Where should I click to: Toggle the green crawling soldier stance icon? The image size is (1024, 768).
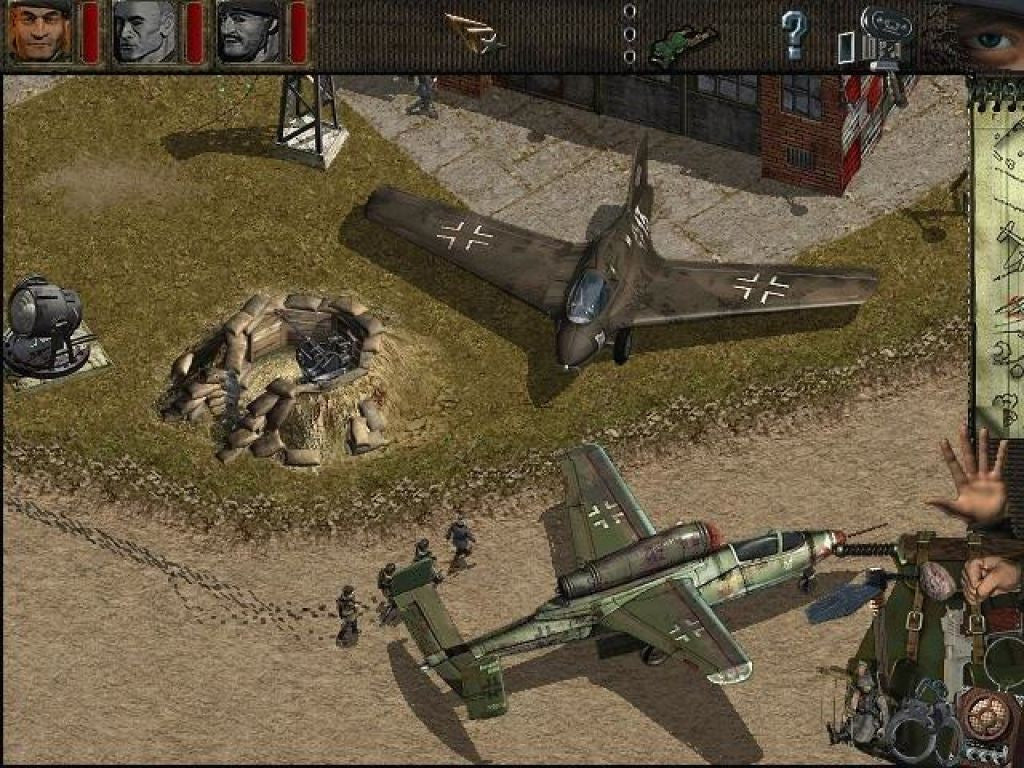tap(683, 42)
